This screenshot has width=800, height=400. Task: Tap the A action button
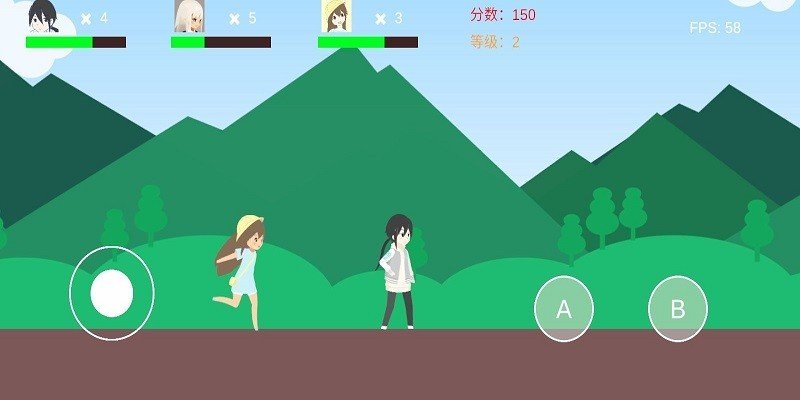(x=564, y=309)
